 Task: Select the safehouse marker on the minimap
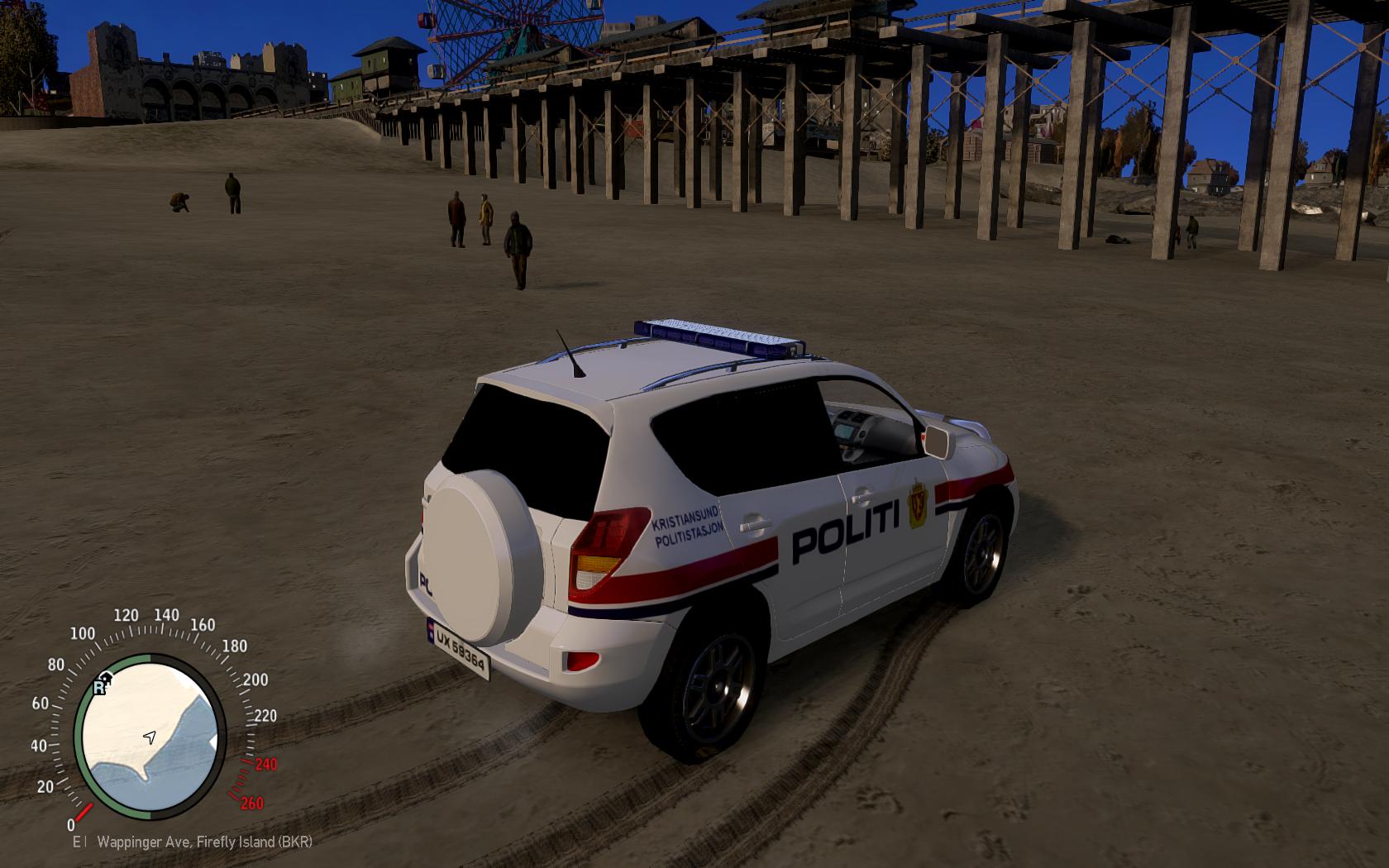coord(108,678)
